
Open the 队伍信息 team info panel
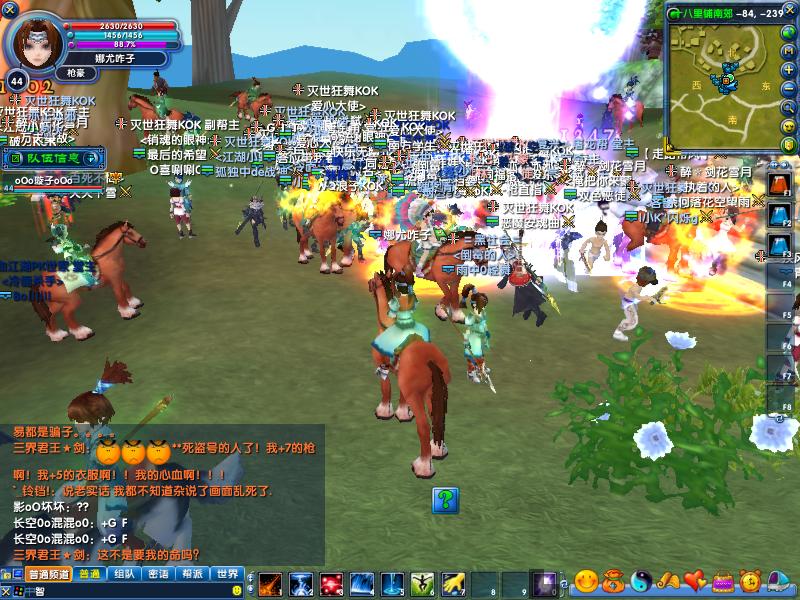pyautogui.click(x=53, y=157)
